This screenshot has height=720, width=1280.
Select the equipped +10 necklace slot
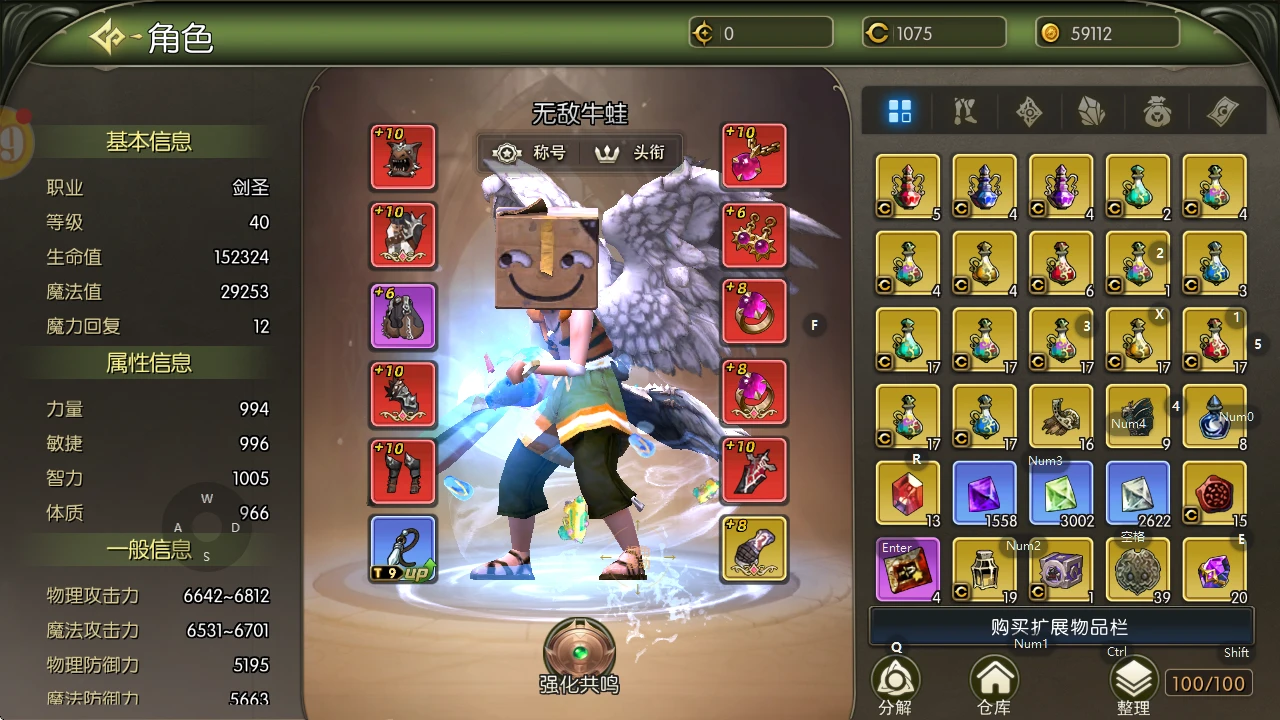pos(754,157)
